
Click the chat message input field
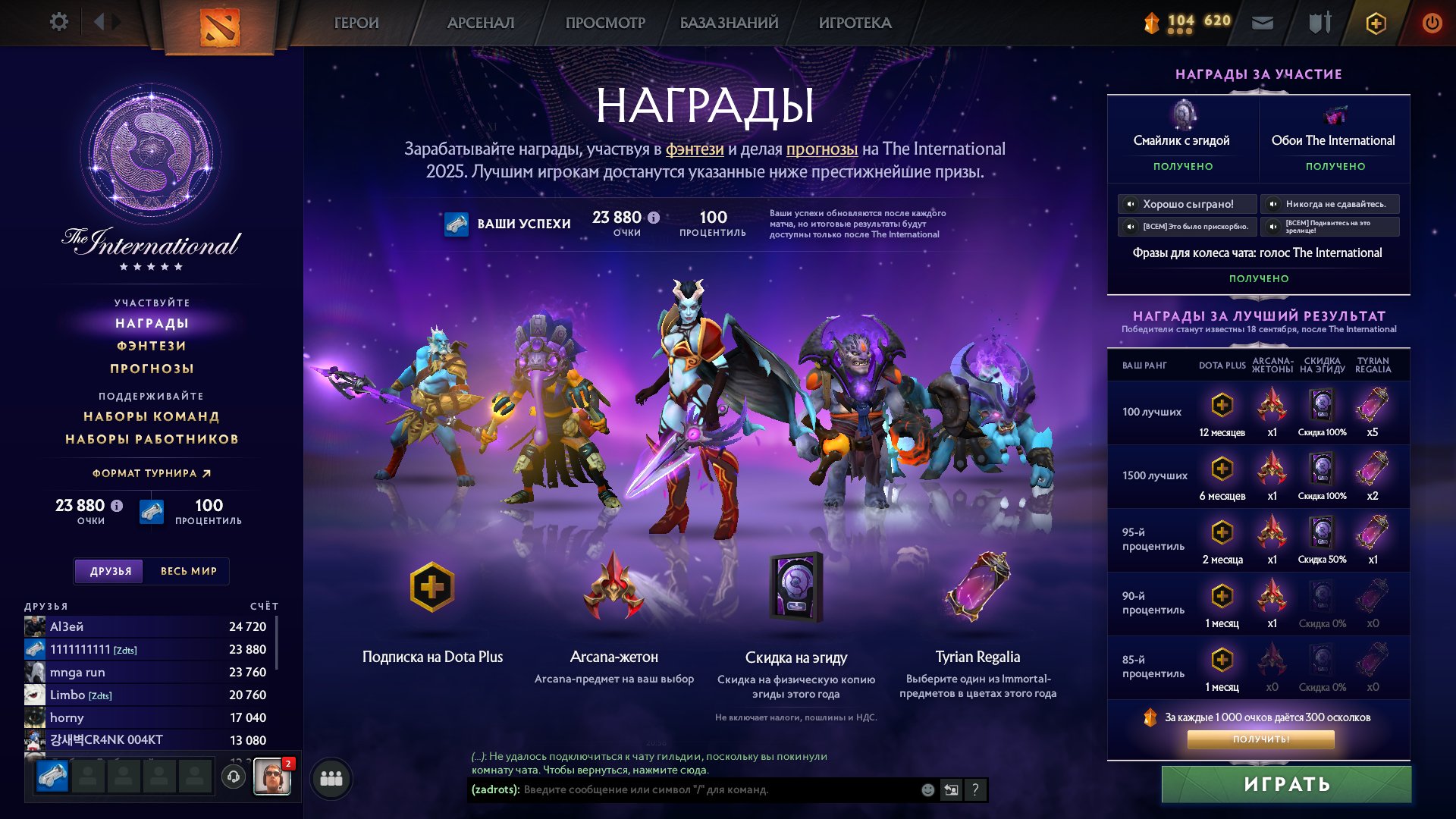coord(682,789)
